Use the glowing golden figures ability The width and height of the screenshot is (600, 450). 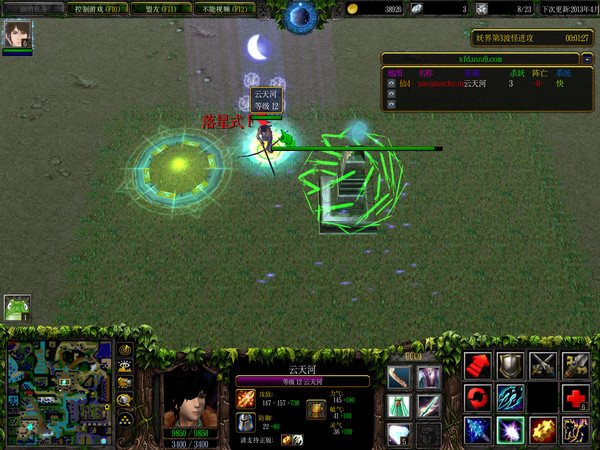tap(577, 430)
